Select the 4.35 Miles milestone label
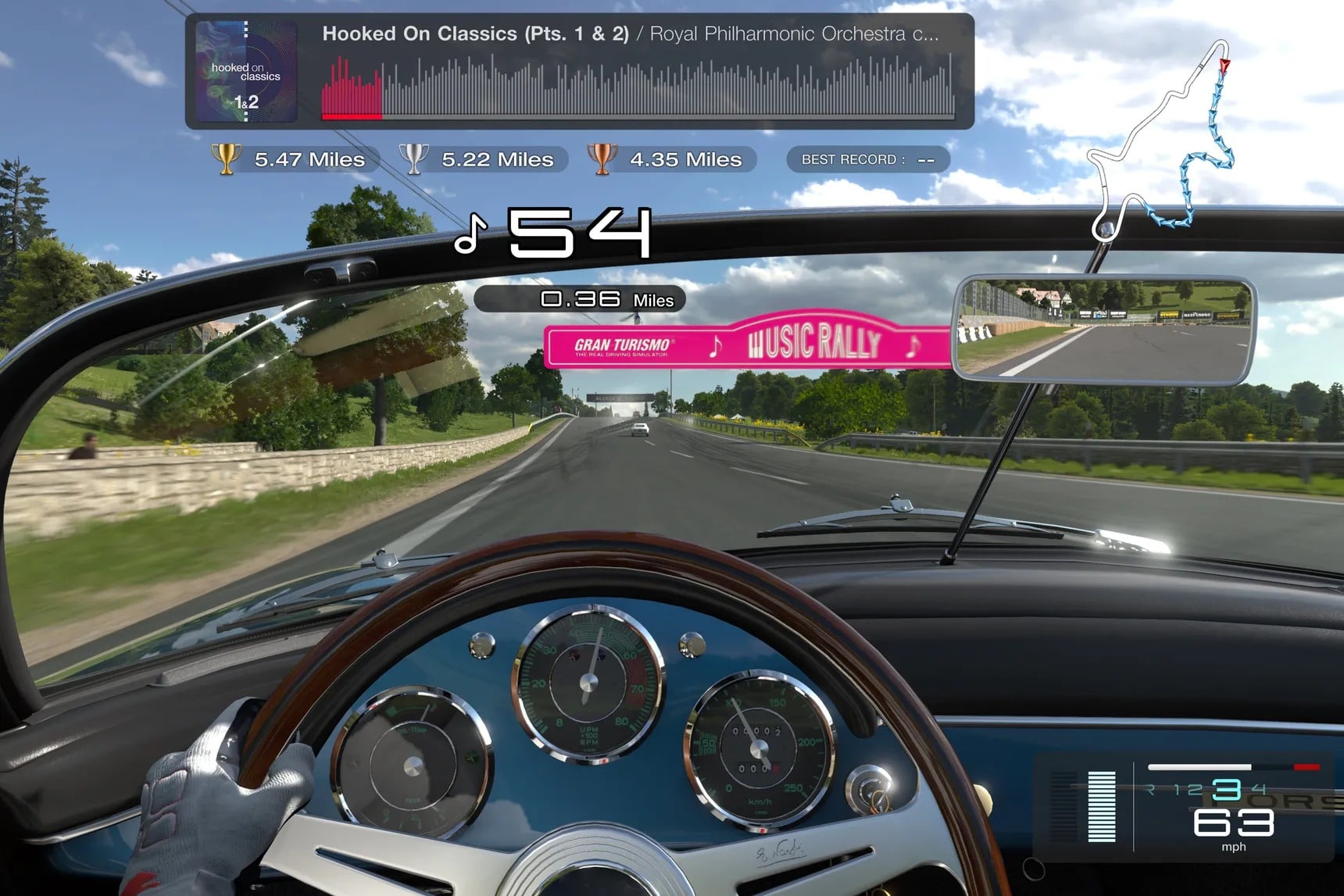Viewport: 1344px width, 896px height. [686, 159]
